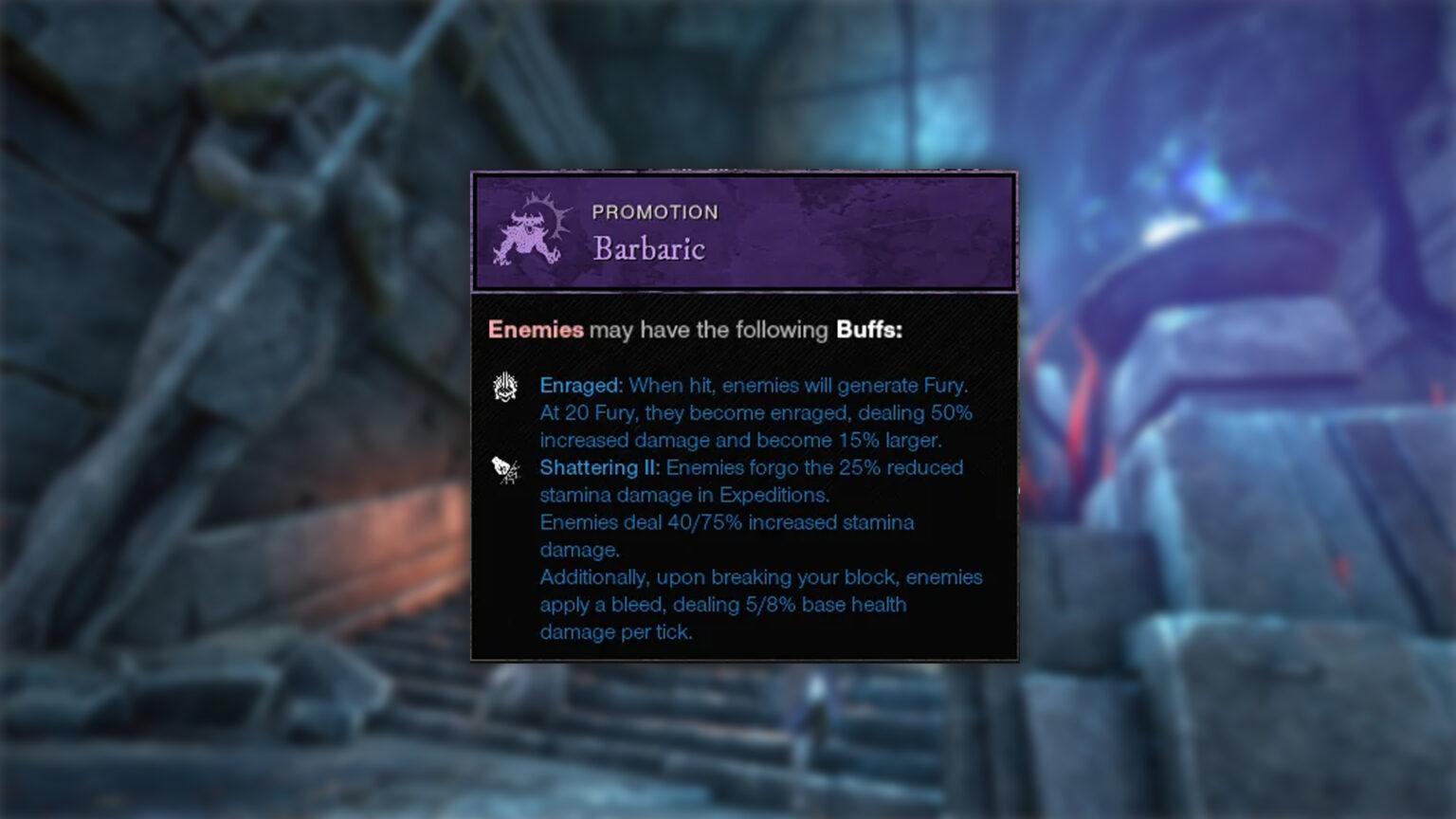The image size is (1456, 819).
Task: Open the Enemies section header
Action: click(535, 330)
